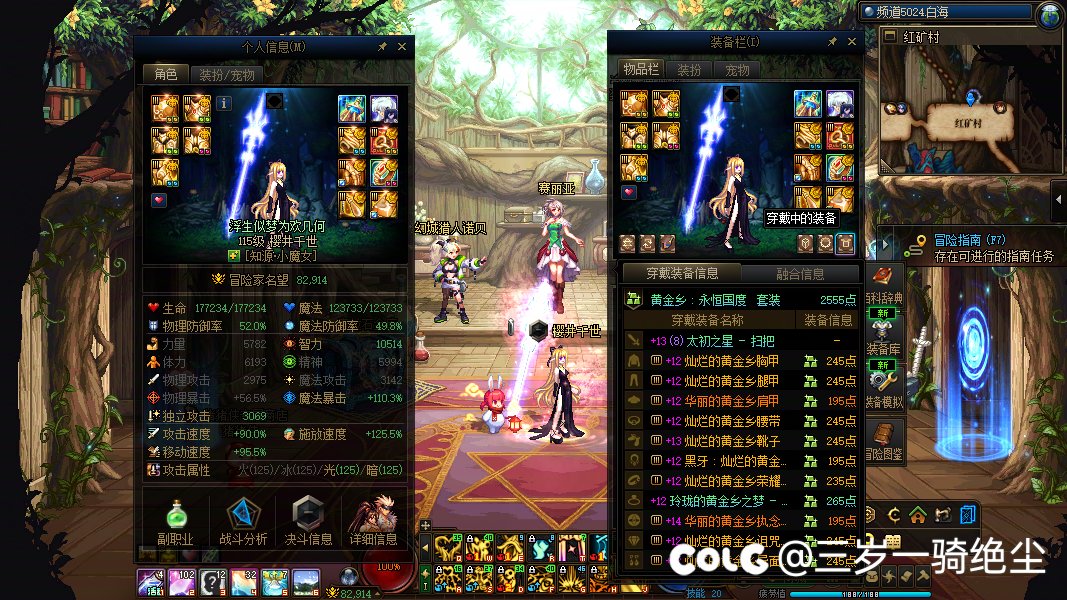Open 战斗分析 combat analysis
The width and height of the screenshot is (1067, 600).
tap(242, 521)
